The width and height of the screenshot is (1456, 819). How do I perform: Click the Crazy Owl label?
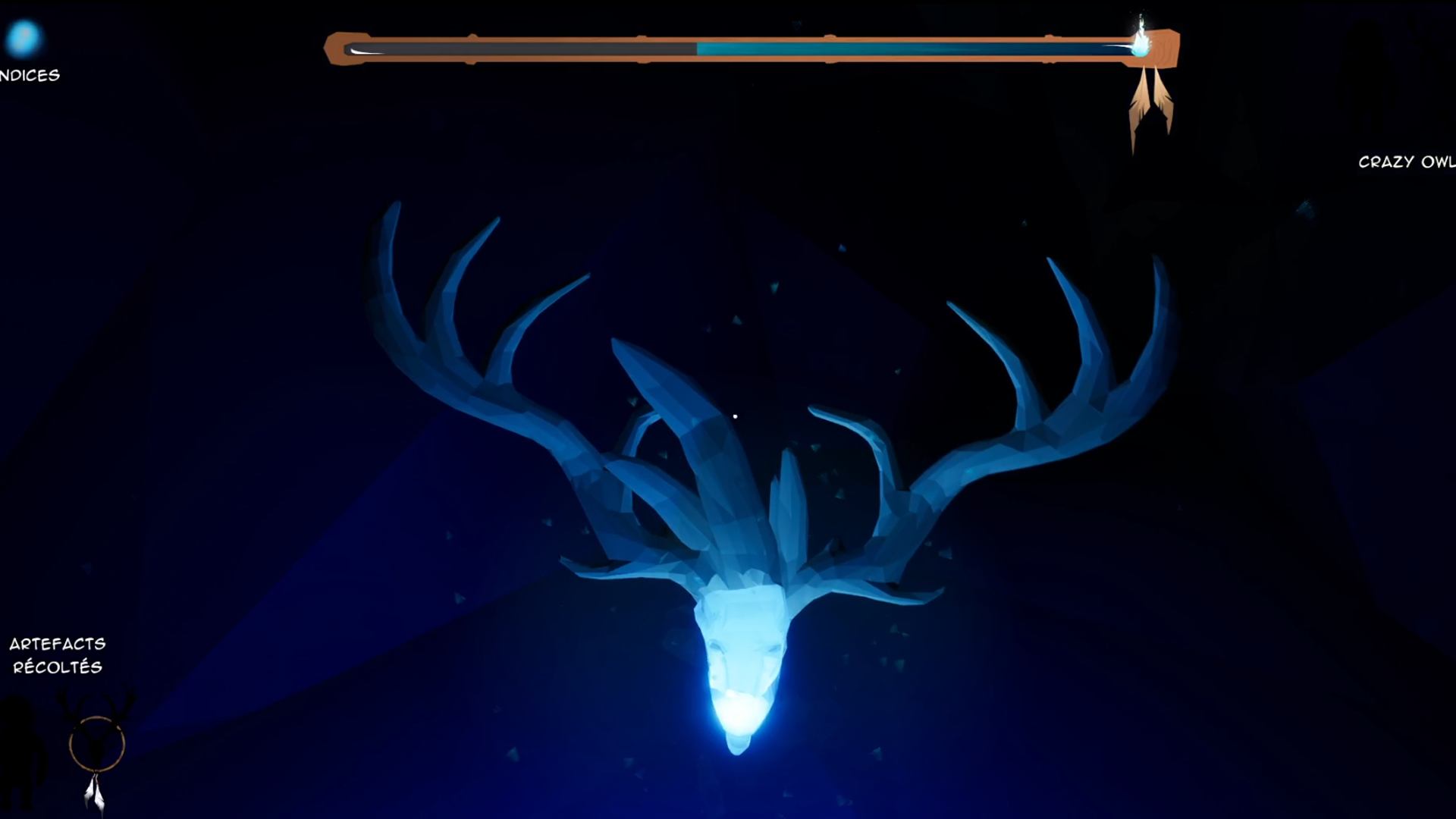pyautogui.click(x=1405, y=162)
